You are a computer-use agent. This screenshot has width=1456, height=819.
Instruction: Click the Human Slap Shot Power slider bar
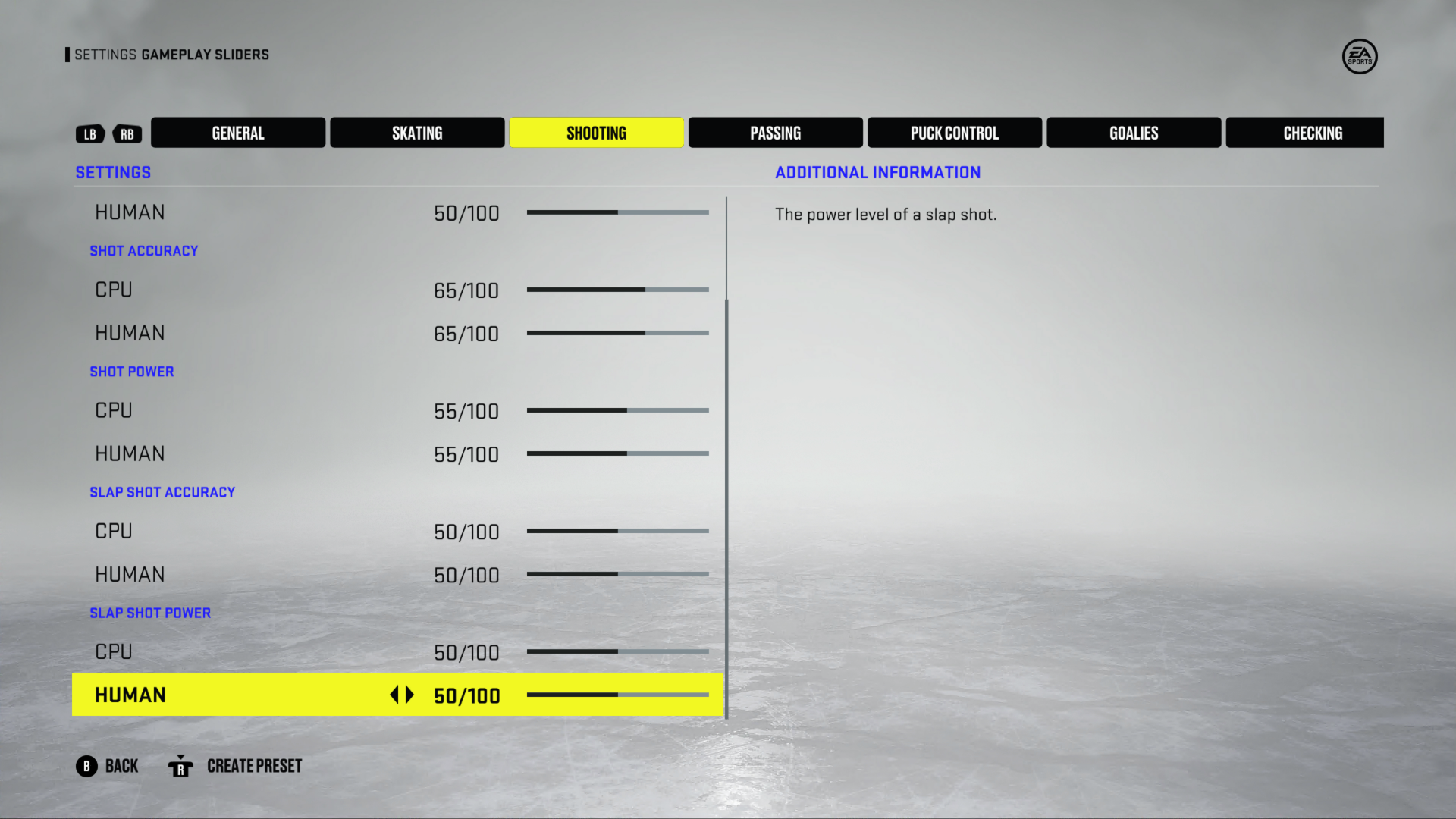point(618,694)
